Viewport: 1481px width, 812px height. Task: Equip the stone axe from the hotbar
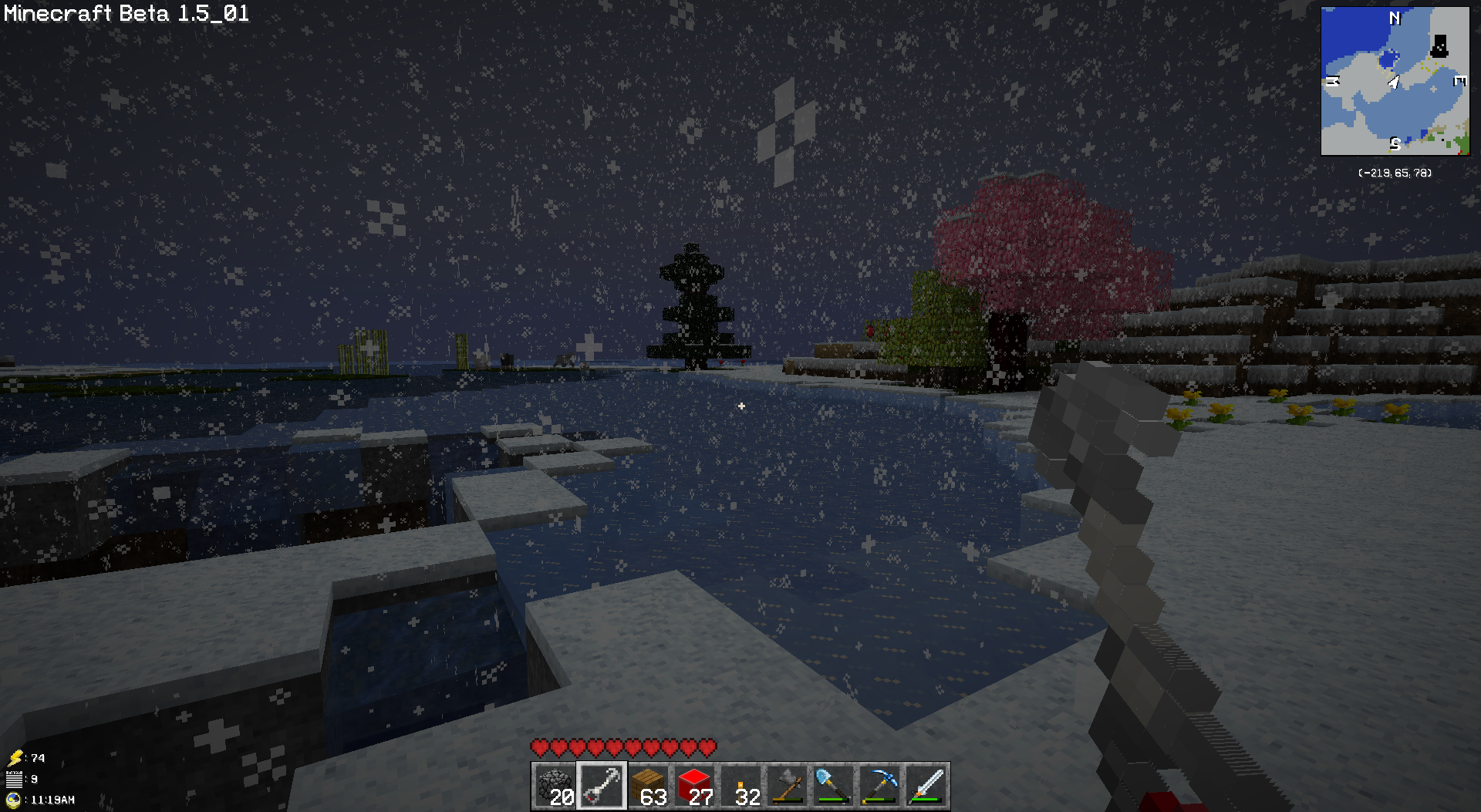[788, 786]
